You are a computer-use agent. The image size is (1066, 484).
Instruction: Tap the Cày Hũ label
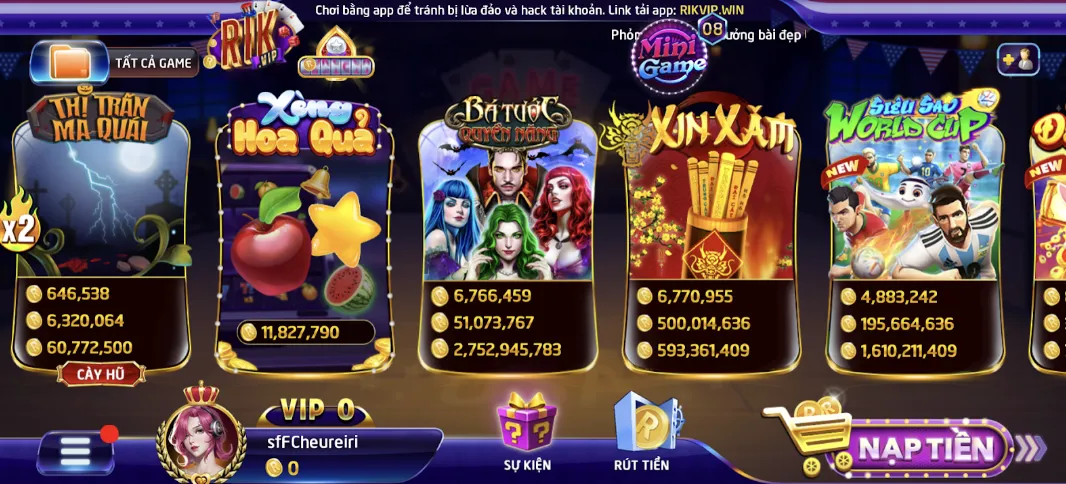point(101,374)
